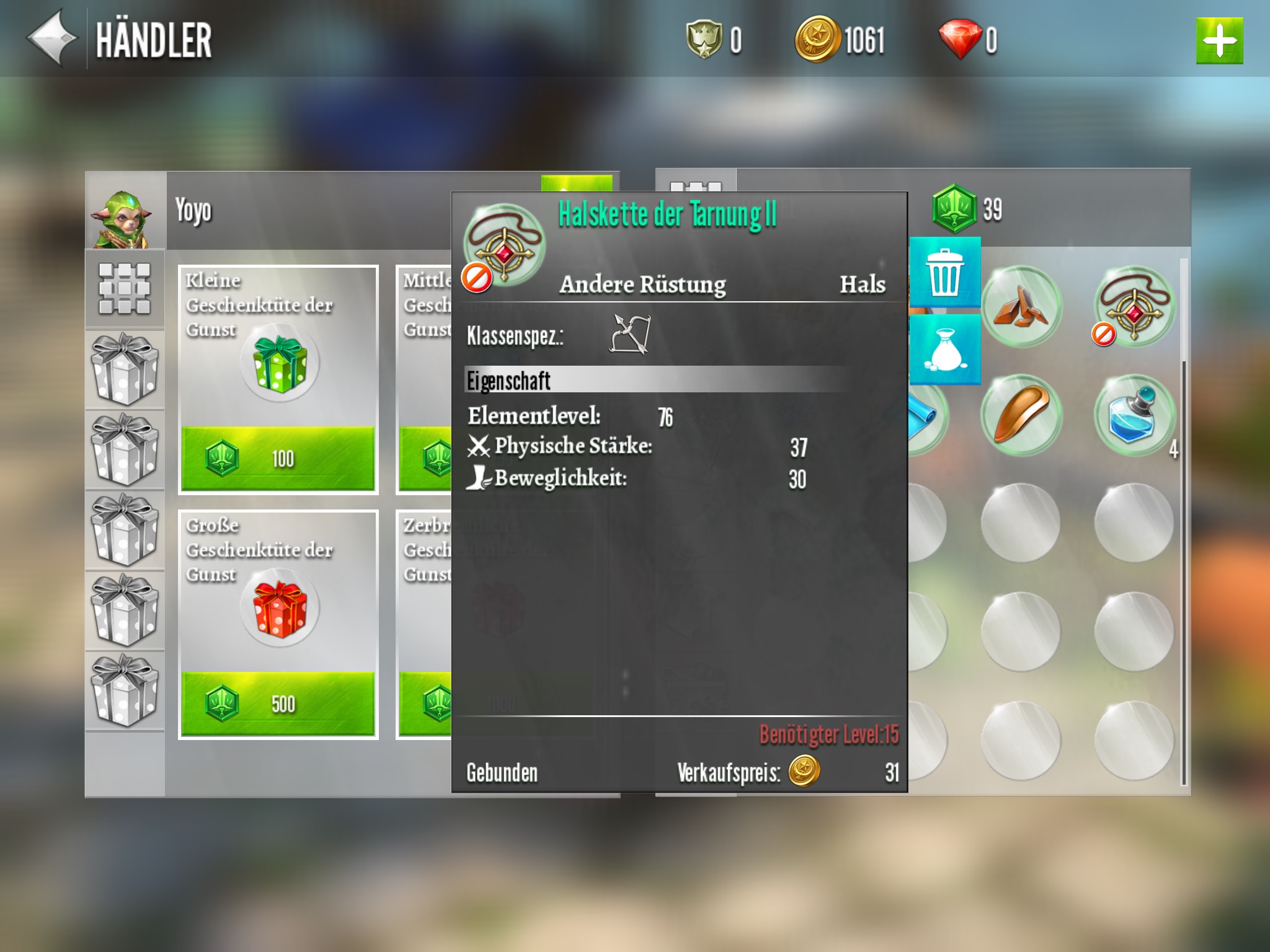Screen dimensions: 1270x952
Task: Select the Halskette der Tarnung inventory slot
Action: coord(1134,306)
